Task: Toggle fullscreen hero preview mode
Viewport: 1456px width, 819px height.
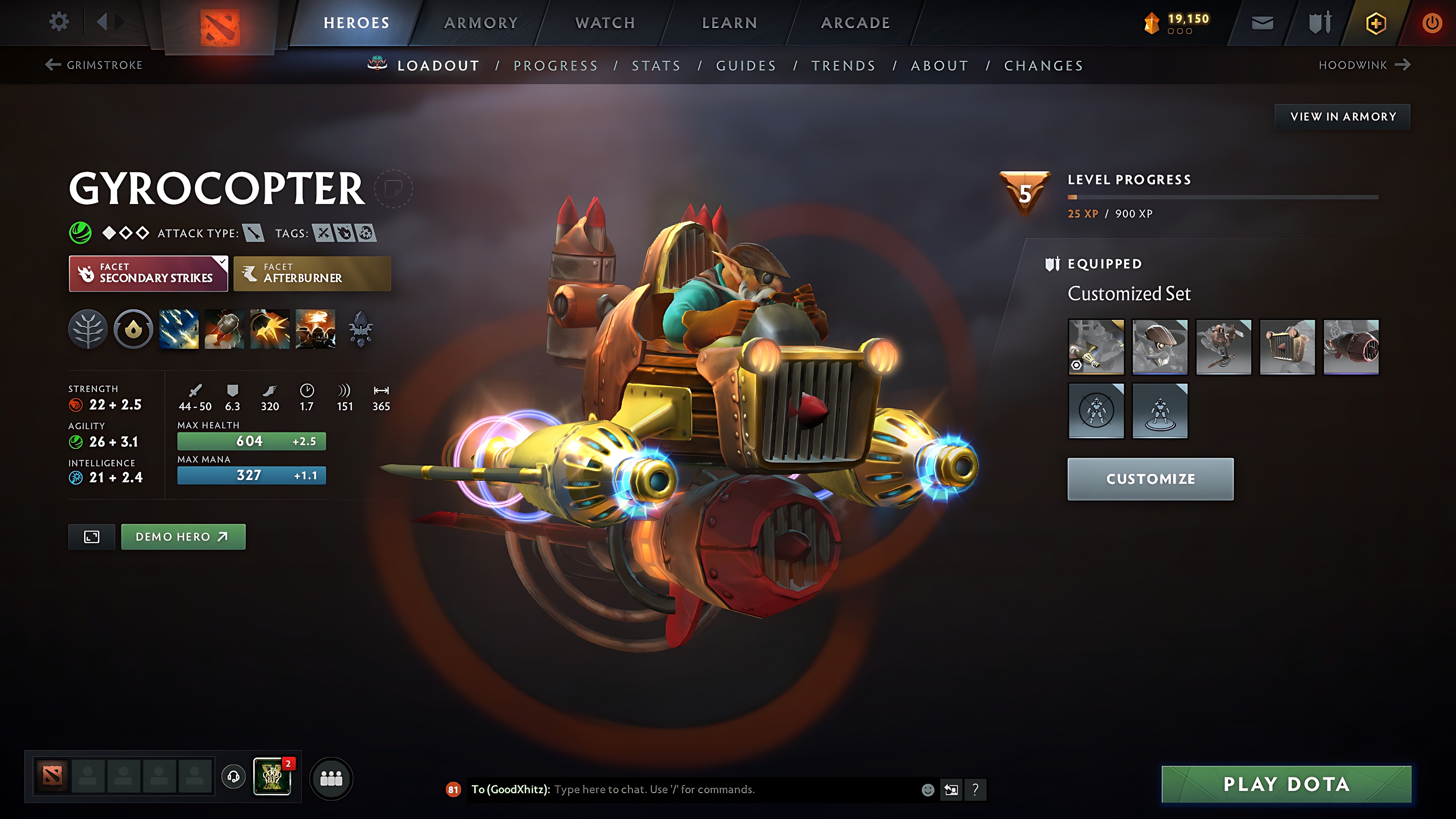Action: [91, 536]
